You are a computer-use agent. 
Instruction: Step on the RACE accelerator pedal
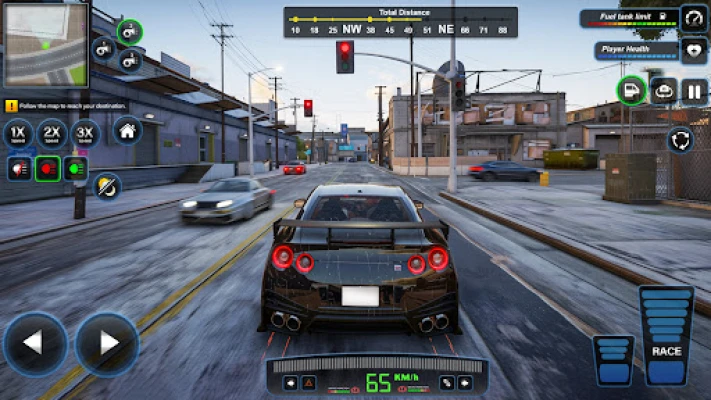click(666, 336)
